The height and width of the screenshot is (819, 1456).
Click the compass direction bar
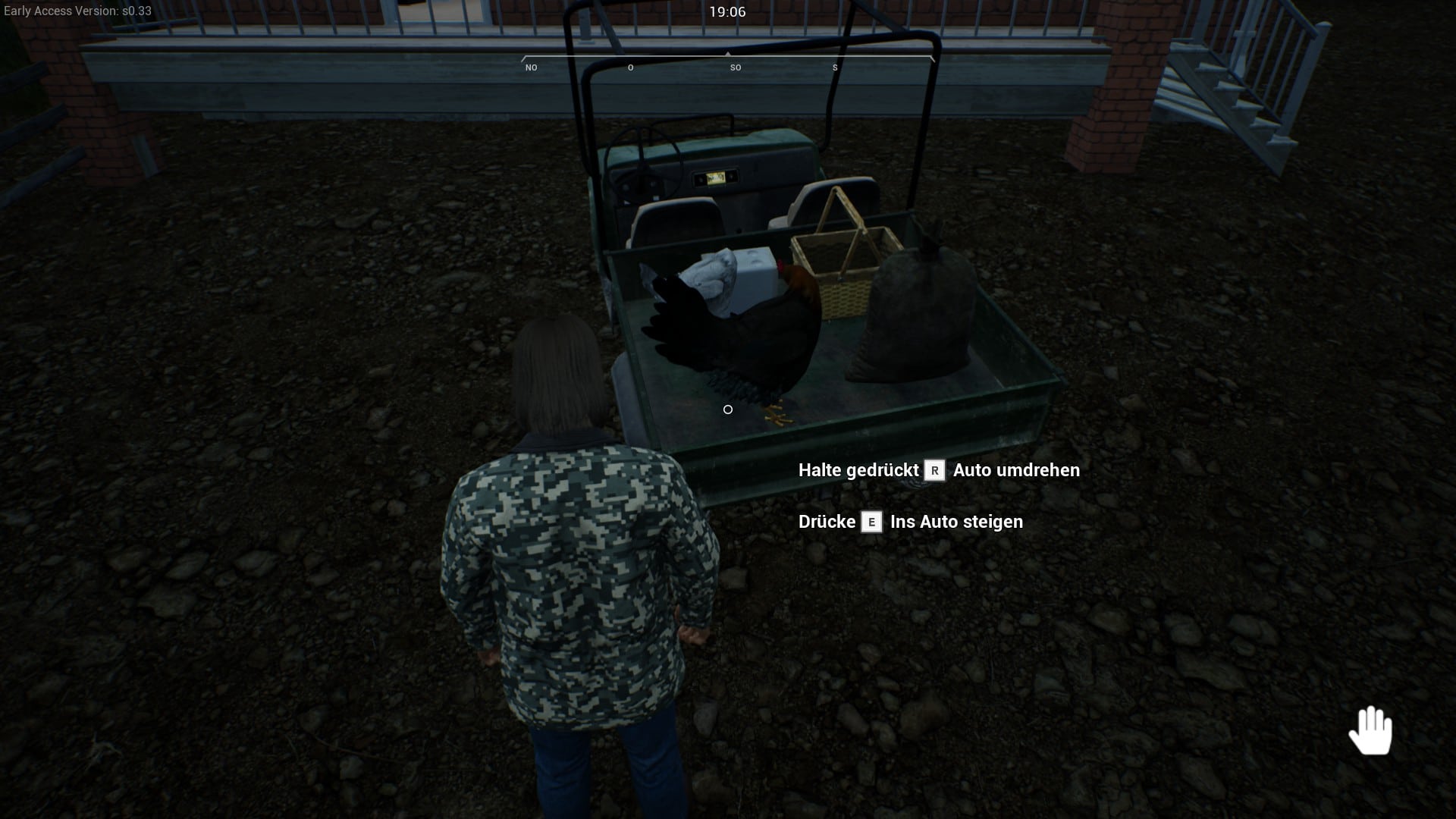[x=727, y=62]
